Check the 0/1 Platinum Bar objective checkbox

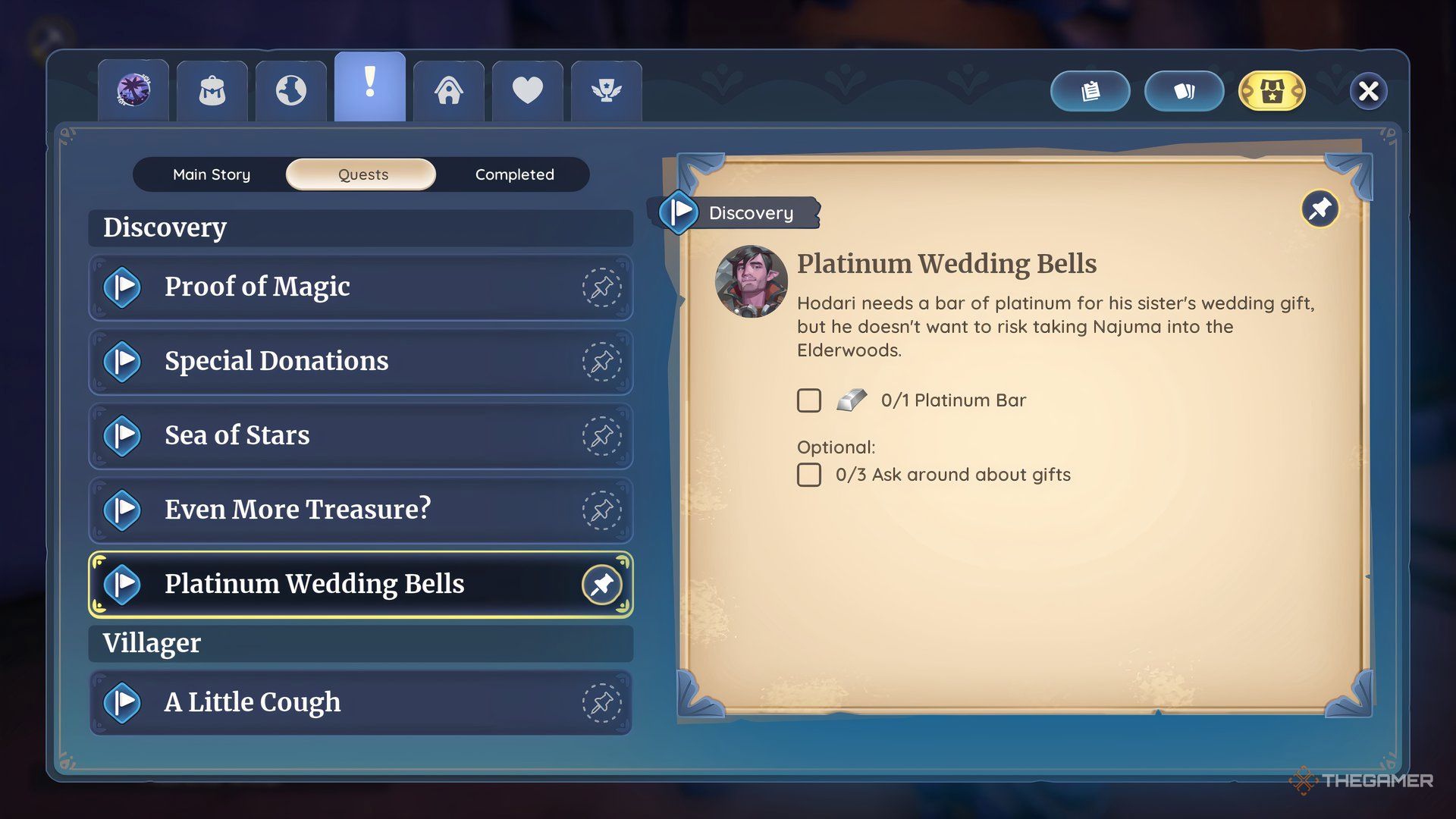[x=809, y=400]
